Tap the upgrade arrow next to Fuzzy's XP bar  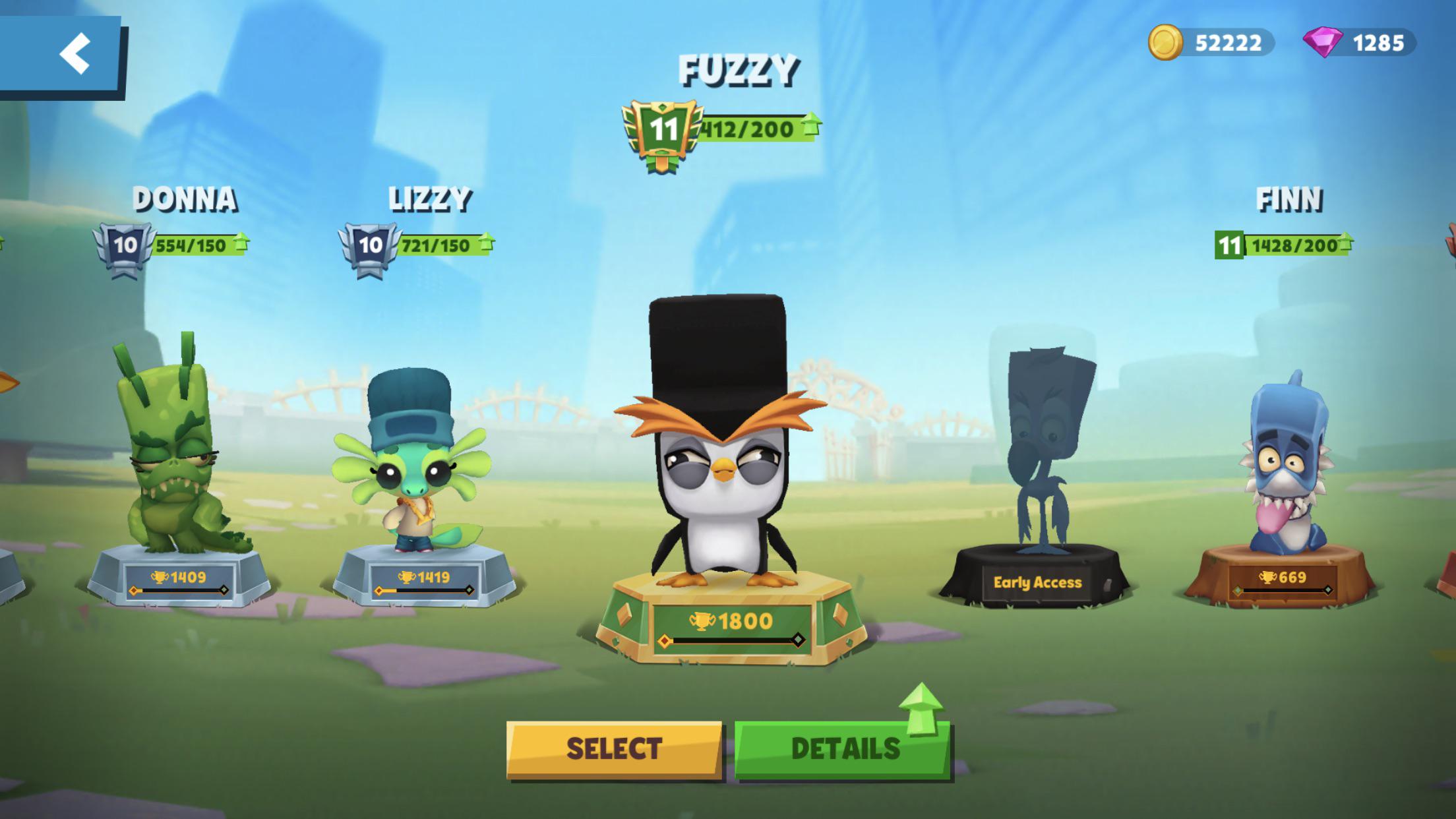813,123
